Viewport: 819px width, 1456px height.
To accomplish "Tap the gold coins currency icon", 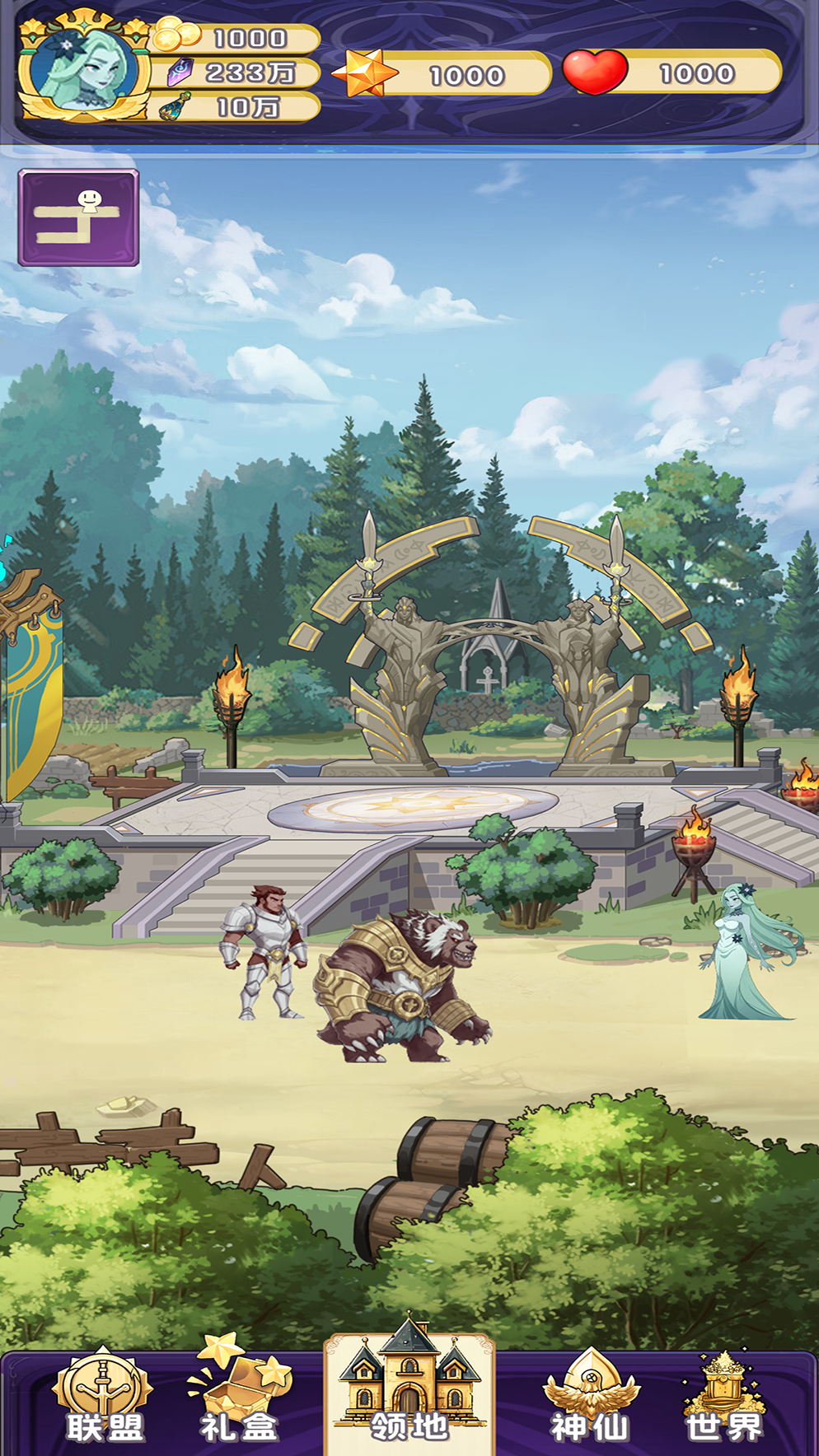I will coord(176,35).
